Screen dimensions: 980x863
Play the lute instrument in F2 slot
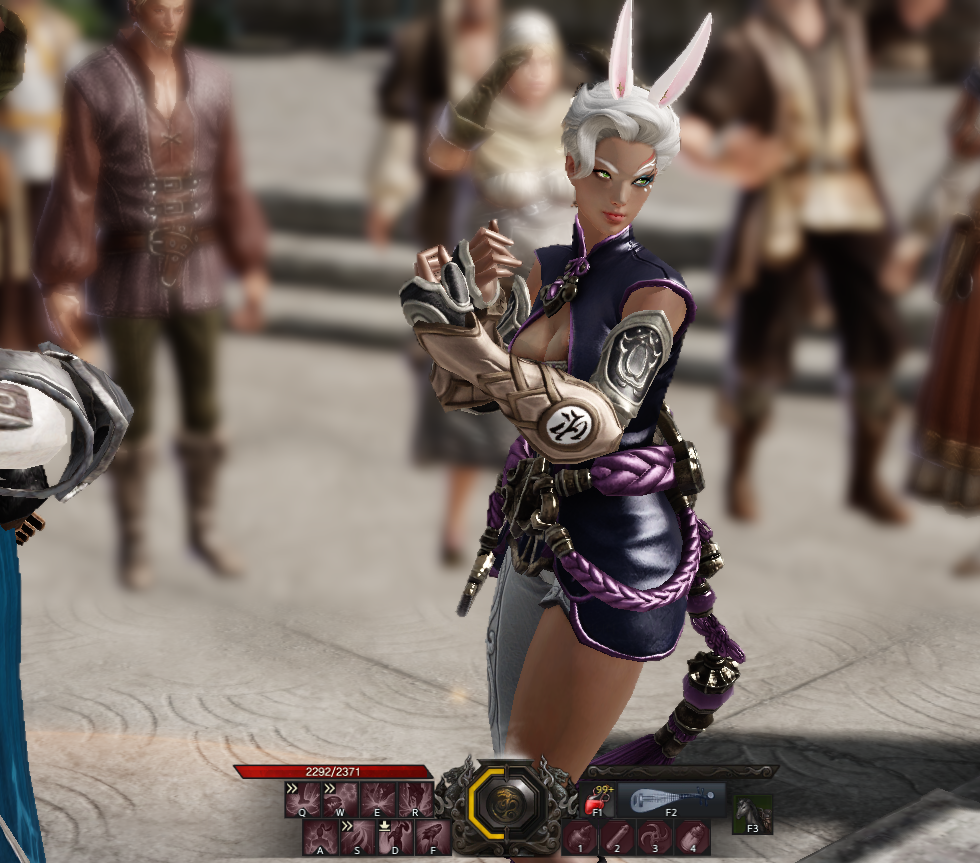[671, 799]
